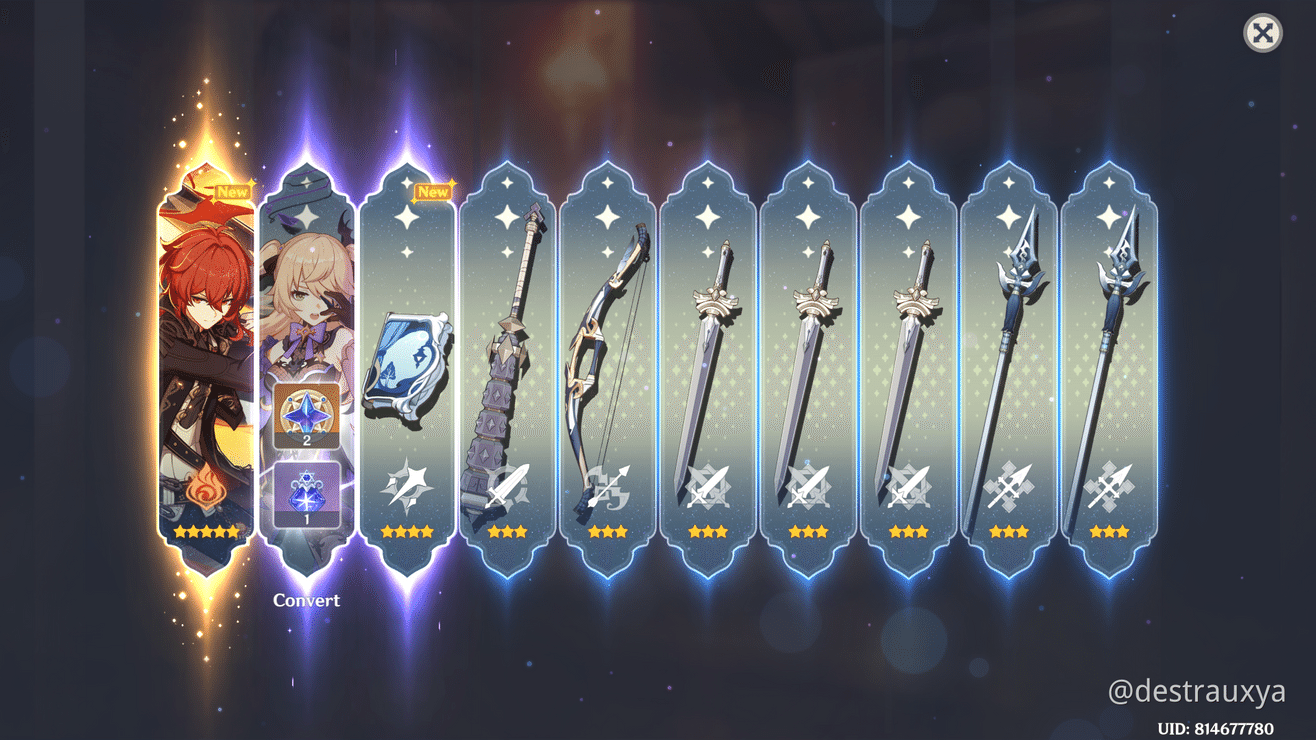Click the Convert label under Fischl
This screenshot has height=740, width=1316.
coord(306,600)
